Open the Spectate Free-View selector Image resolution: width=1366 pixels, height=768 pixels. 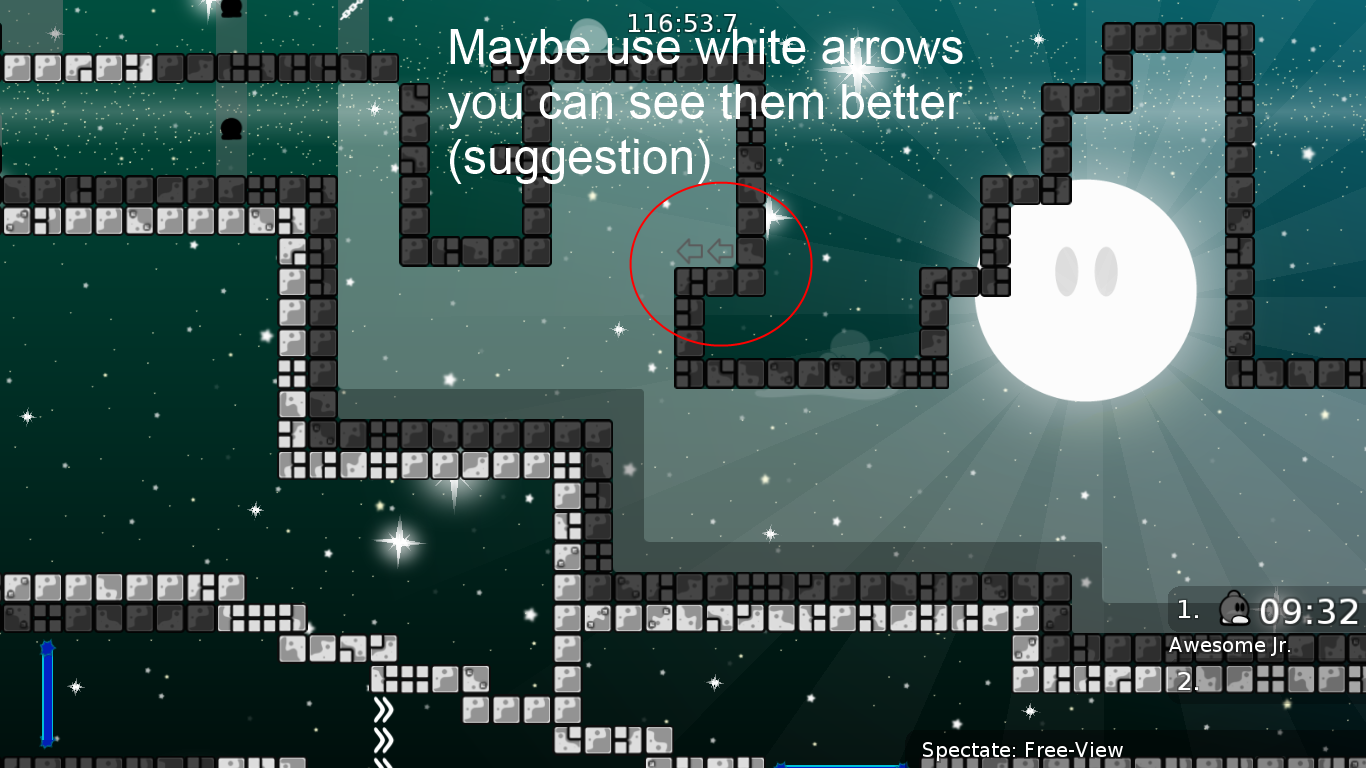(x=1022, y=749)
